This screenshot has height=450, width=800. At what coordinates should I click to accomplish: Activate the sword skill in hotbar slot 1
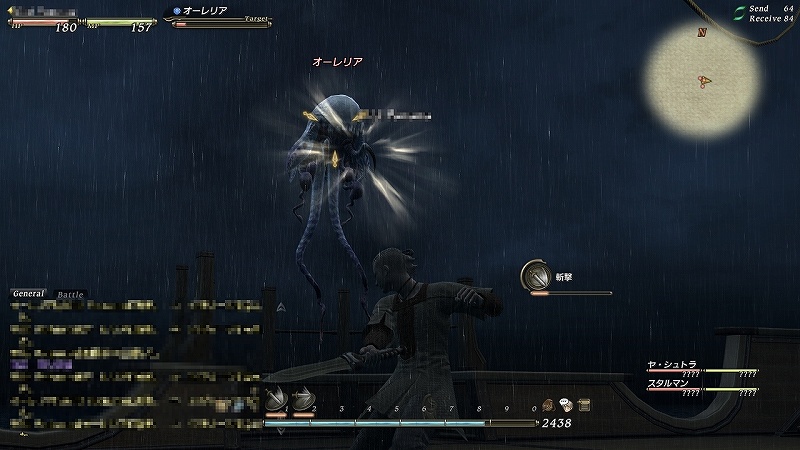275,400
